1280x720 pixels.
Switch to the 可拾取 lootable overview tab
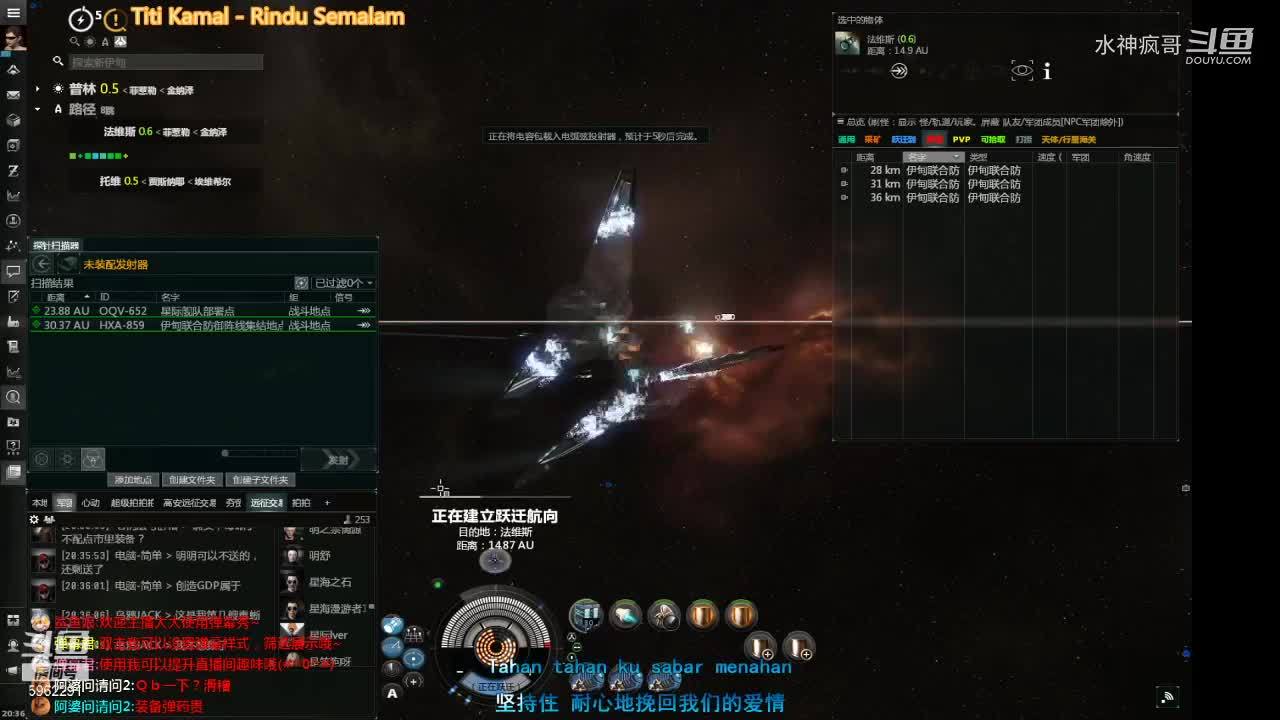[992, 140]
